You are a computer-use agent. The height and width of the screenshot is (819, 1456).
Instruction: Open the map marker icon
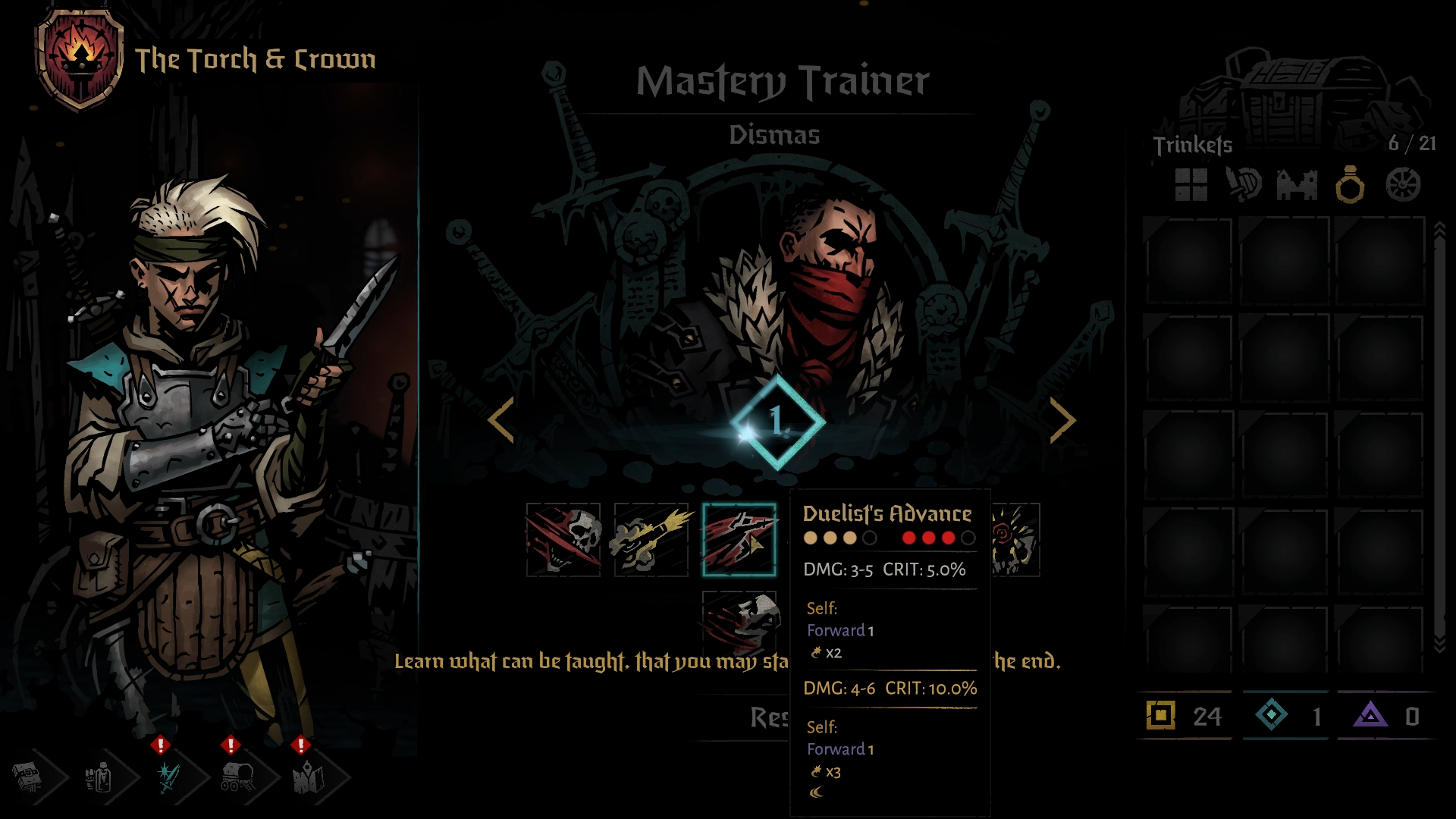pyautogui.click(x=309, y=777)
